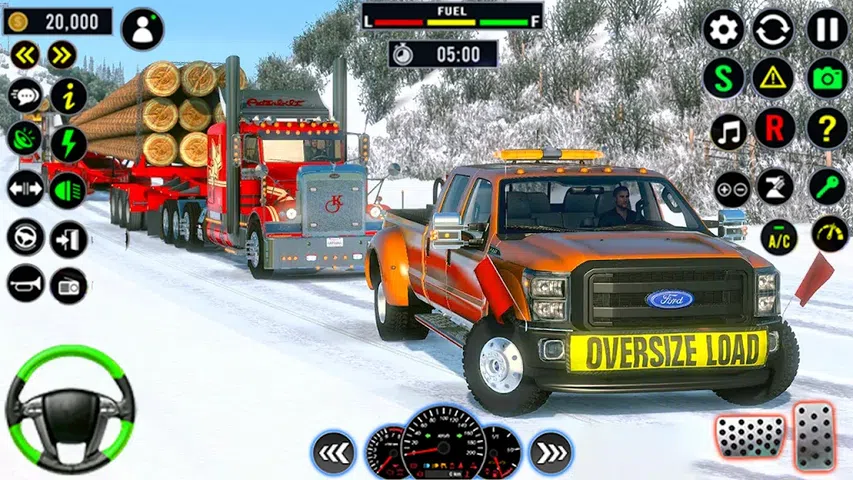Open the player profile icon
This screenshot has width=853, height=480.
coord(142,29)
